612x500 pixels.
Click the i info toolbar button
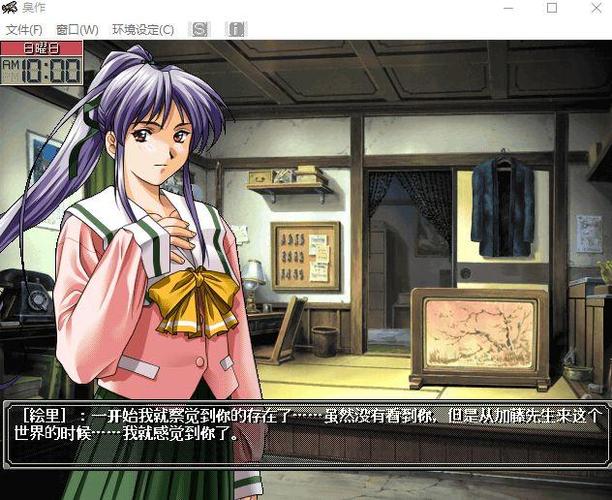click(236, 30)
